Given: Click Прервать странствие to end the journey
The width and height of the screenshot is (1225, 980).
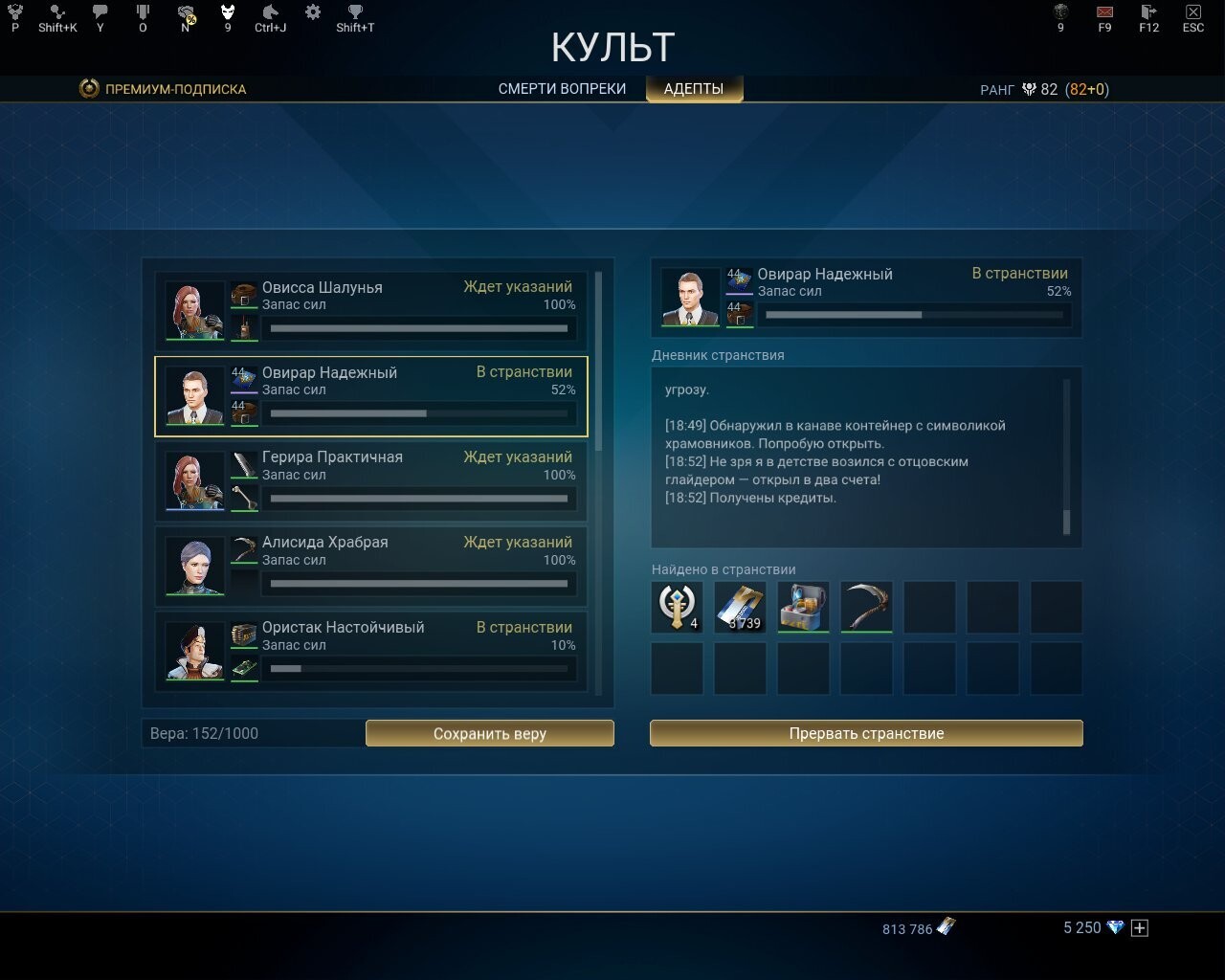Looking at the screenshot, I should (x=866, y=733).
